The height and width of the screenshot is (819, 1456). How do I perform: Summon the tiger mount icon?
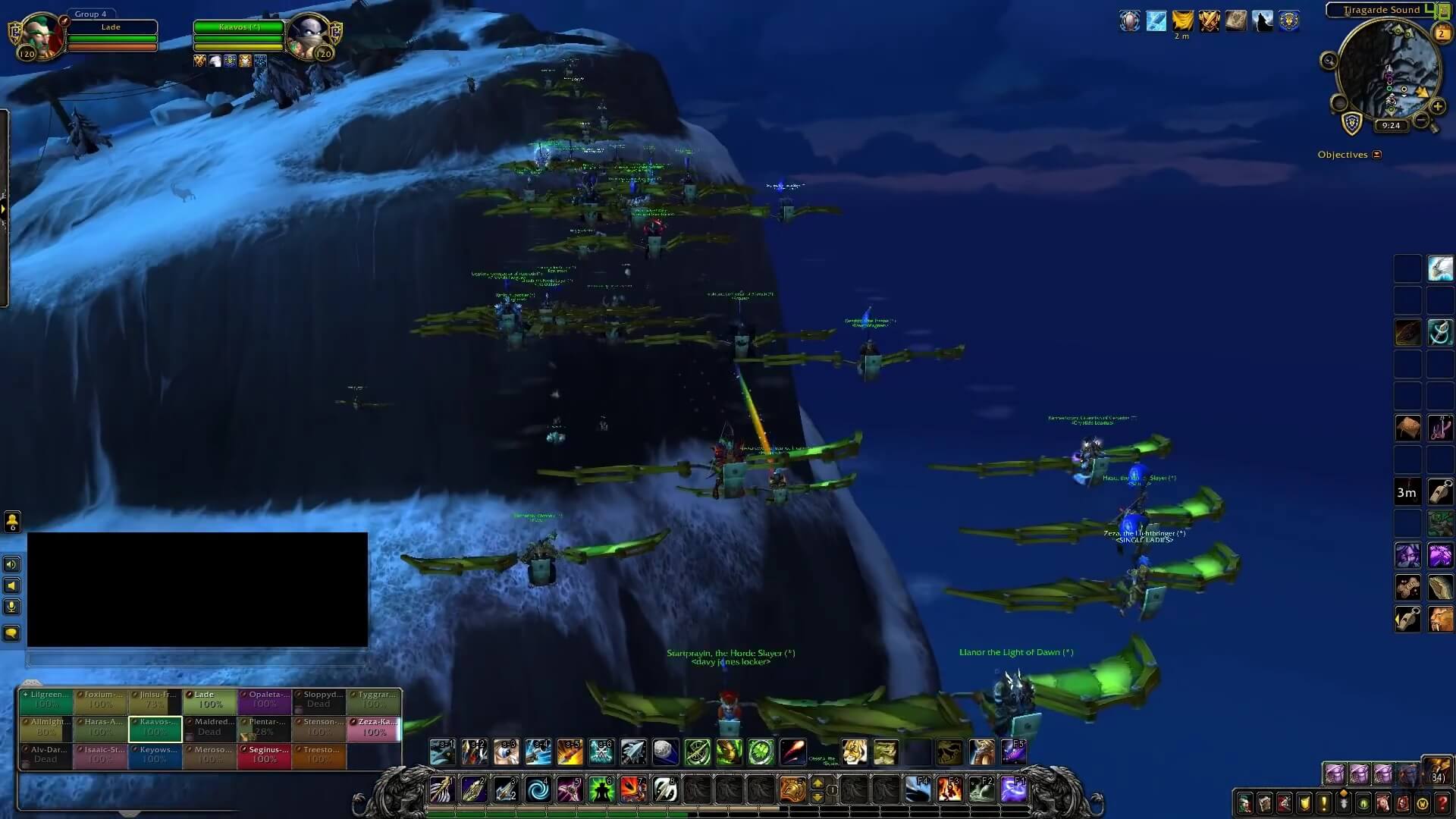pos(854,752)
